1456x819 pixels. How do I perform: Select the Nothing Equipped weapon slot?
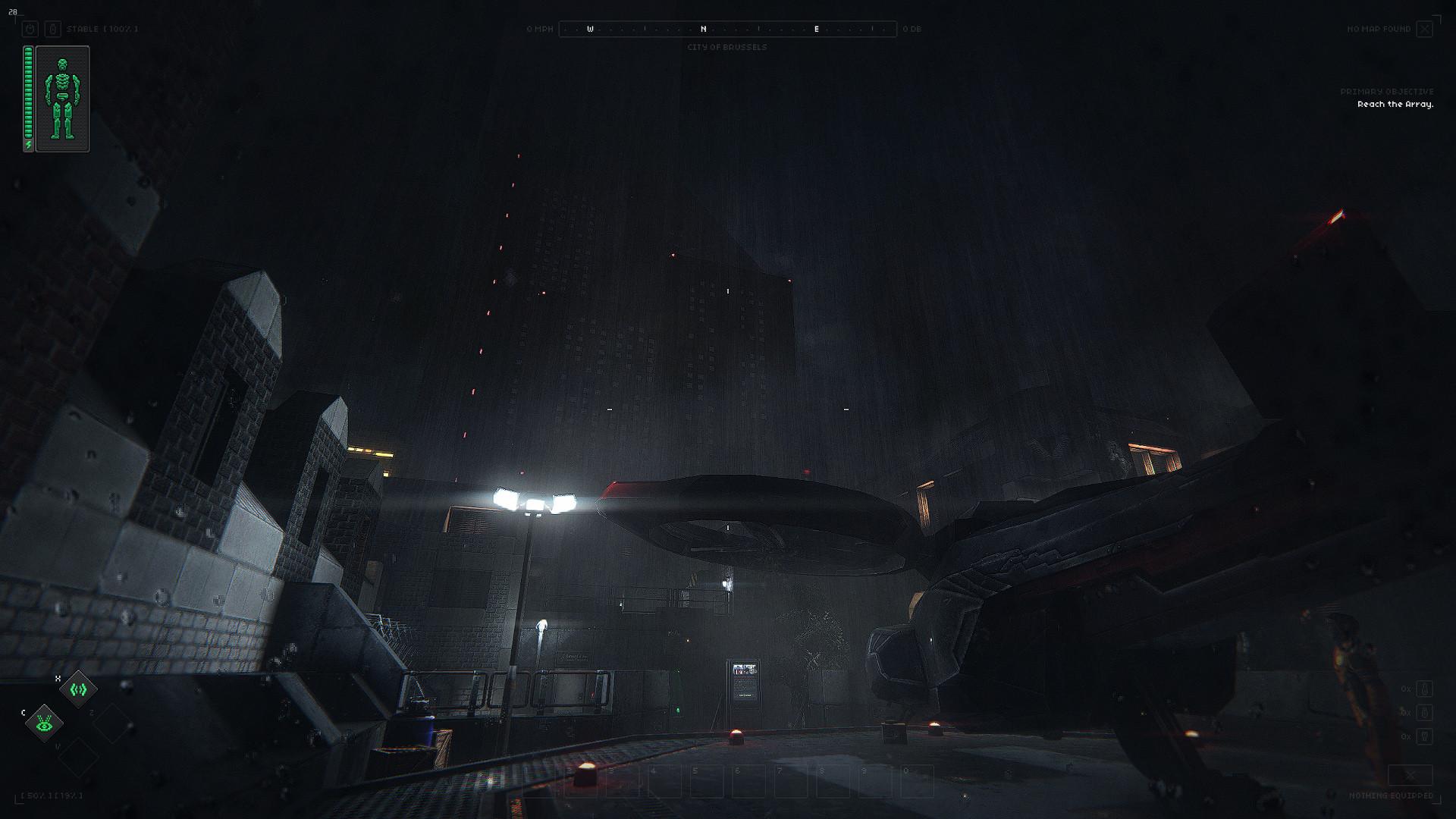tap(1410, 776)
